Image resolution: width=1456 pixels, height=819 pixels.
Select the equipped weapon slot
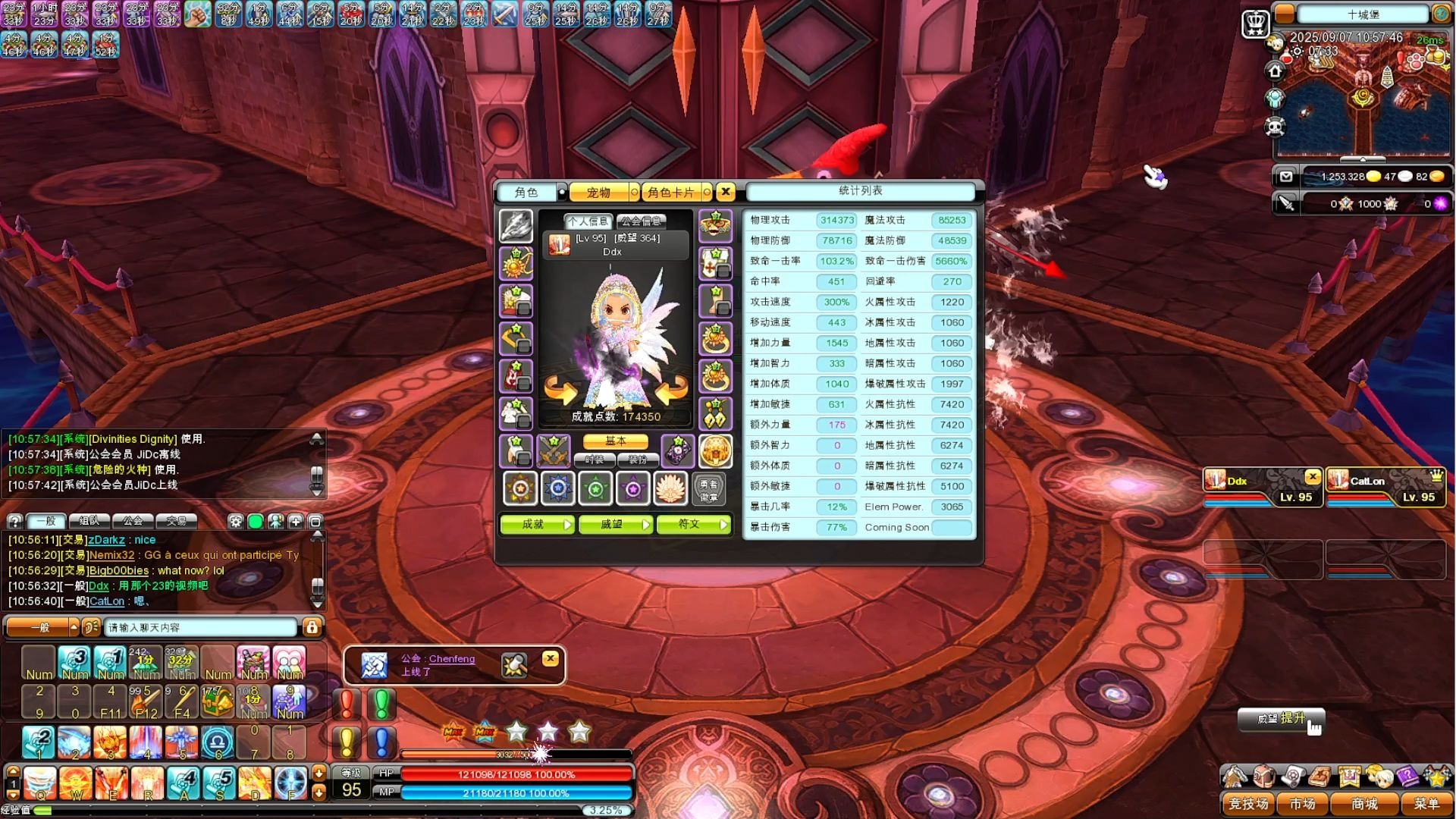516,226
